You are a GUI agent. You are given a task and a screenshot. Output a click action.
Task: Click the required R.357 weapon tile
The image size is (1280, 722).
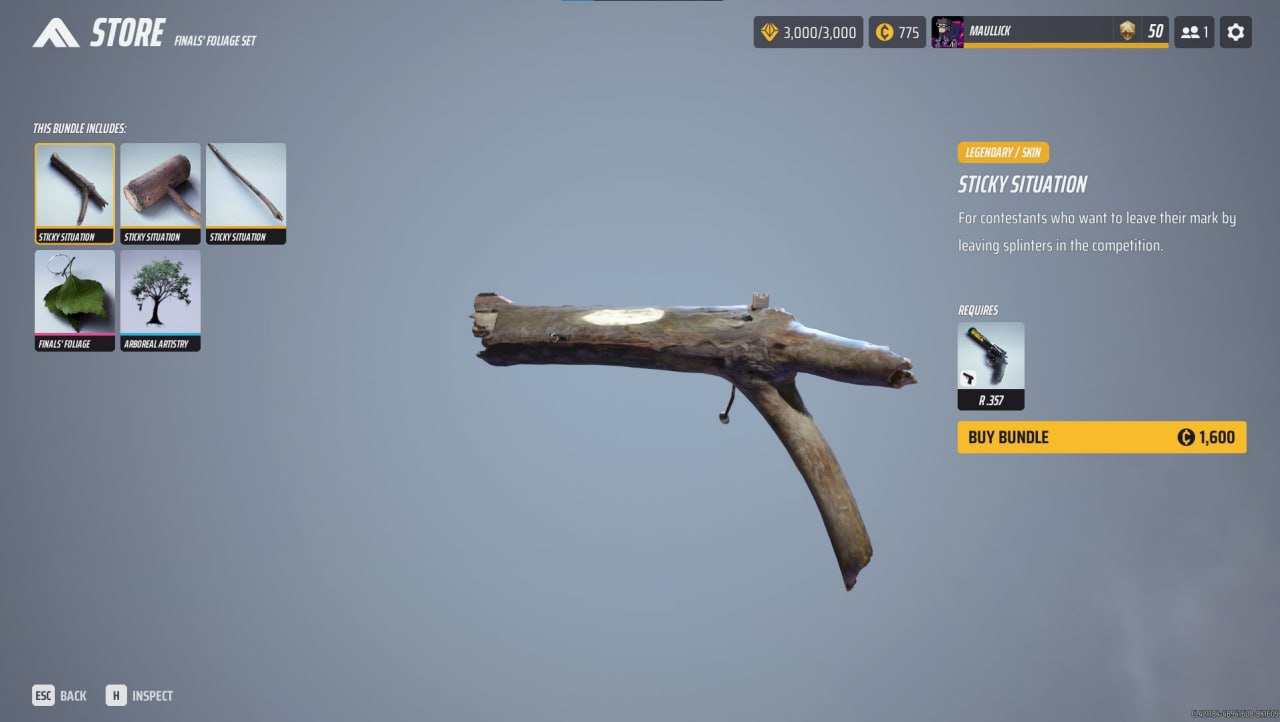pos(990,365)
